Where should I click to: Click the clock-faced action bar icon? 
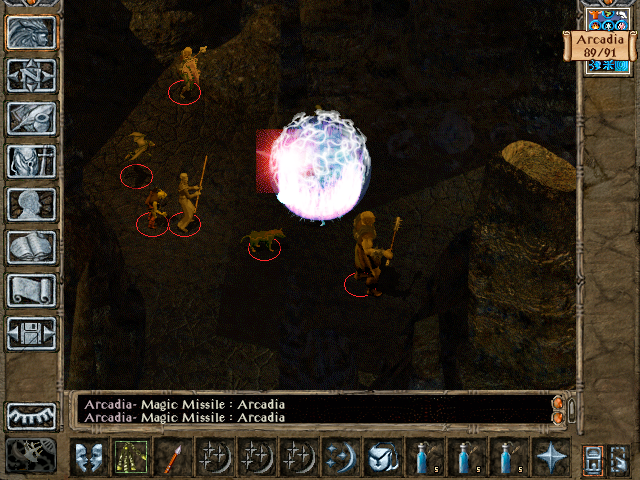381,457
